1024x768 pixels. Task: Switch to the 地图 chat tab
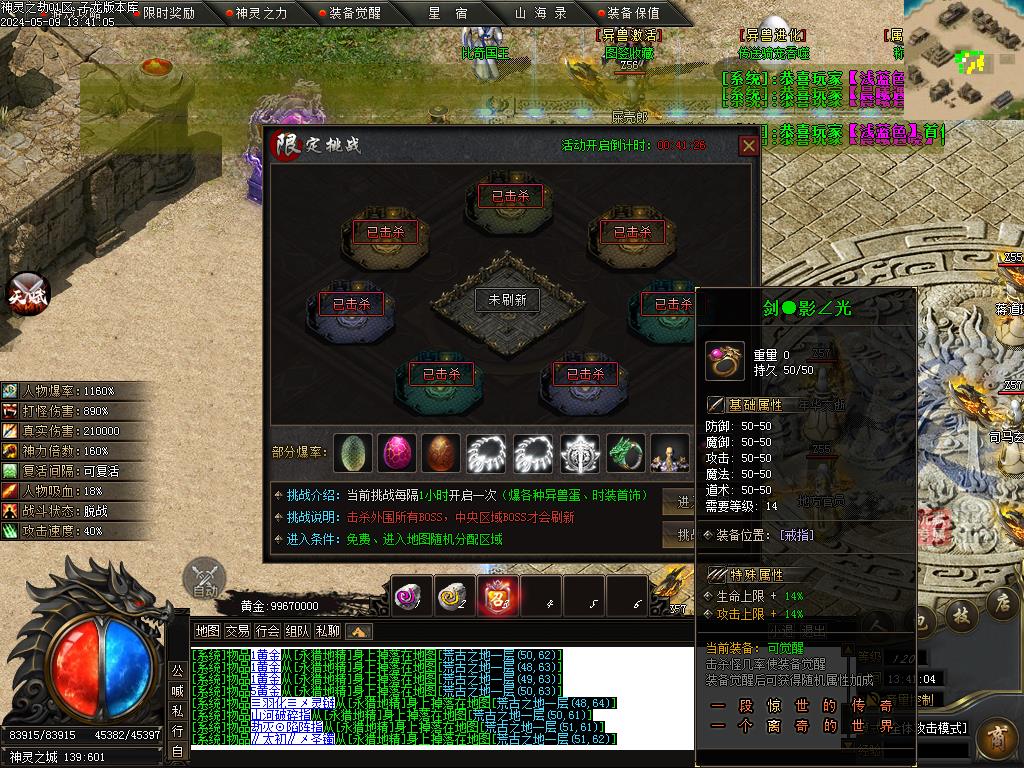[207, 631]
